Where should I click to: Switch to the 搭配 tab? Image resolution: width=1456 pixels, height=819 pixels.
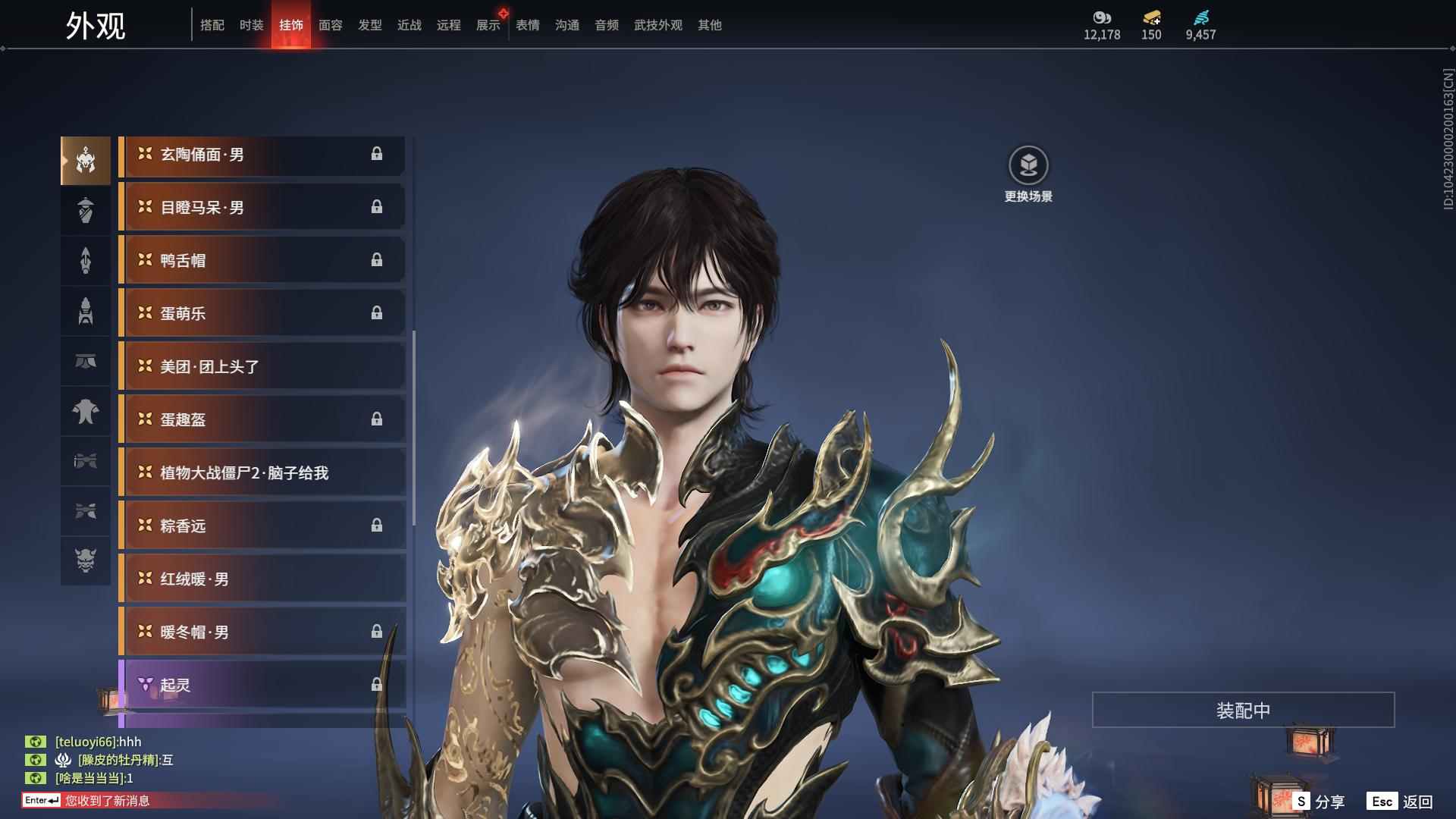pyautogui.click(x=212, y=25)
